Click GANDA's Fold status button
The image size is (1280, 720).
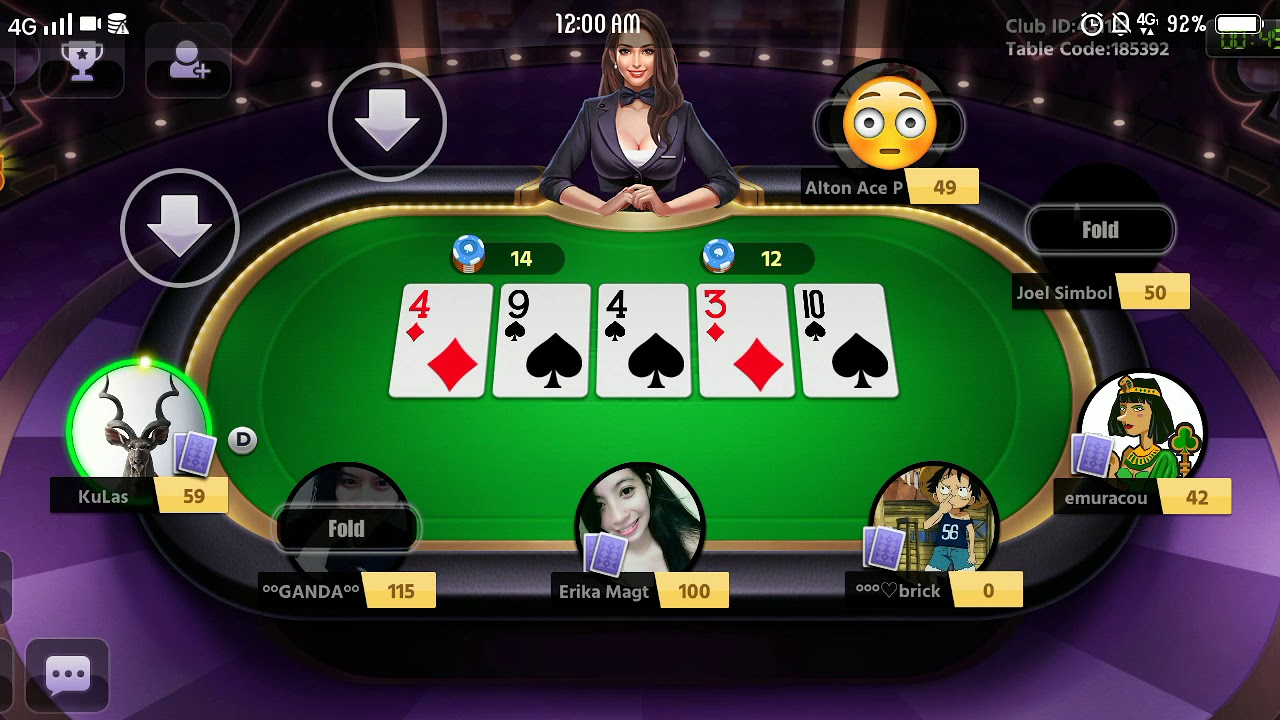[x=346, y=529]
